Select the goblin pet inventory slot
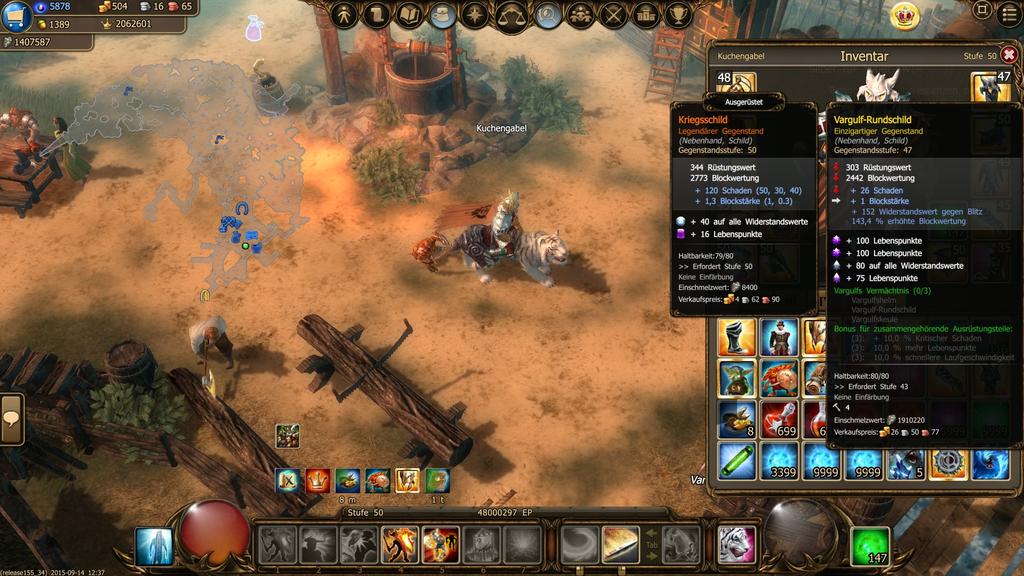 click(x=737, y=379)
